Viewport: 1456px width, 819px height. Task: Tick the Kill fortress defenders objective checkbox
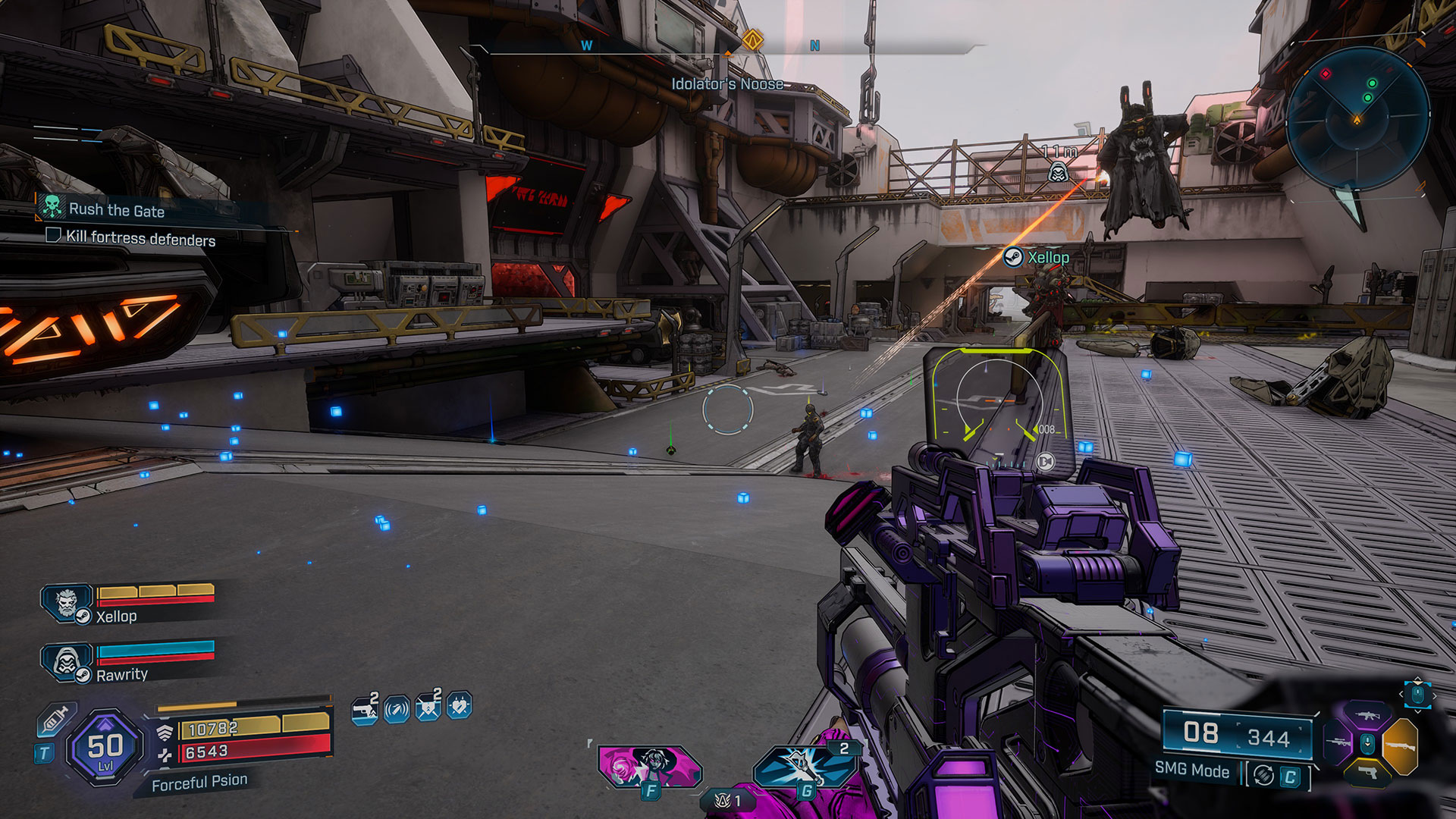[53, 235]
